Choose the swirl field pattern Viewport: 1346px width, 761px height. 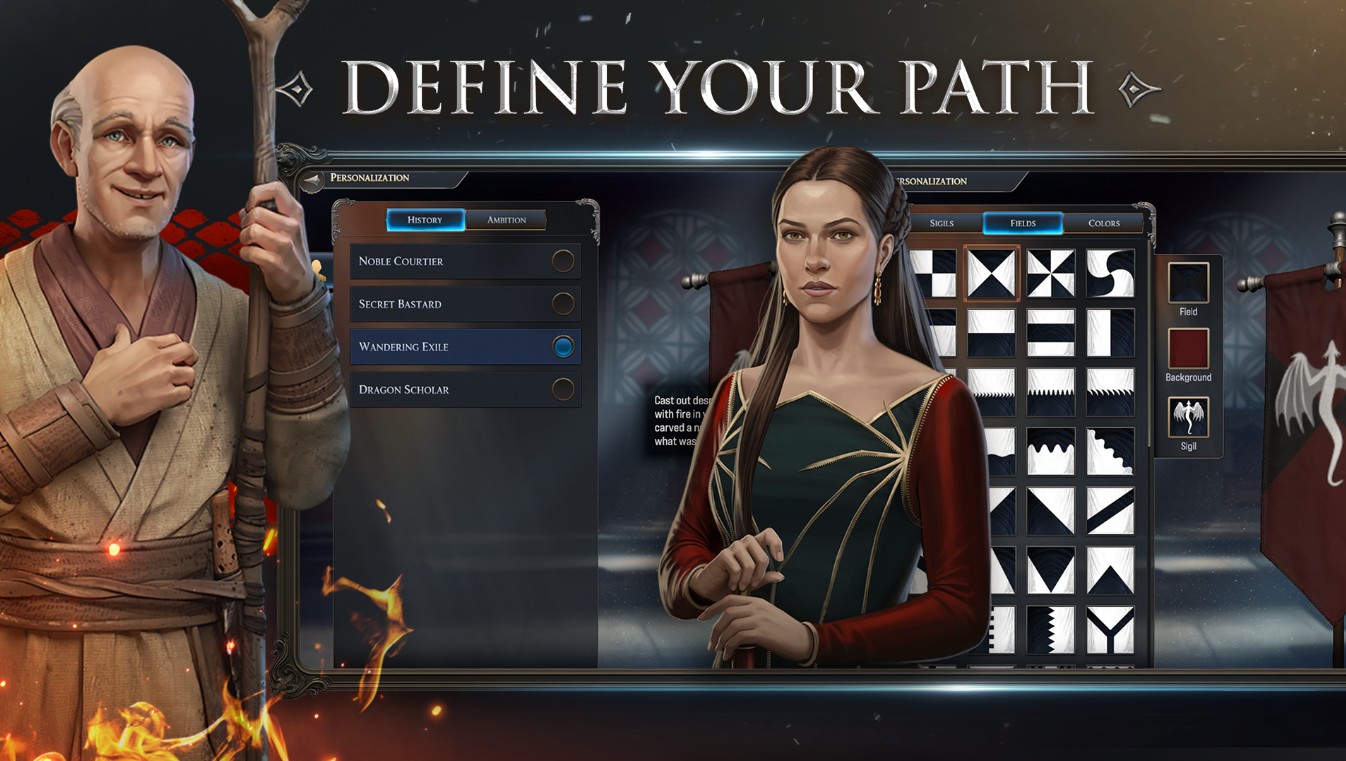1110,272
